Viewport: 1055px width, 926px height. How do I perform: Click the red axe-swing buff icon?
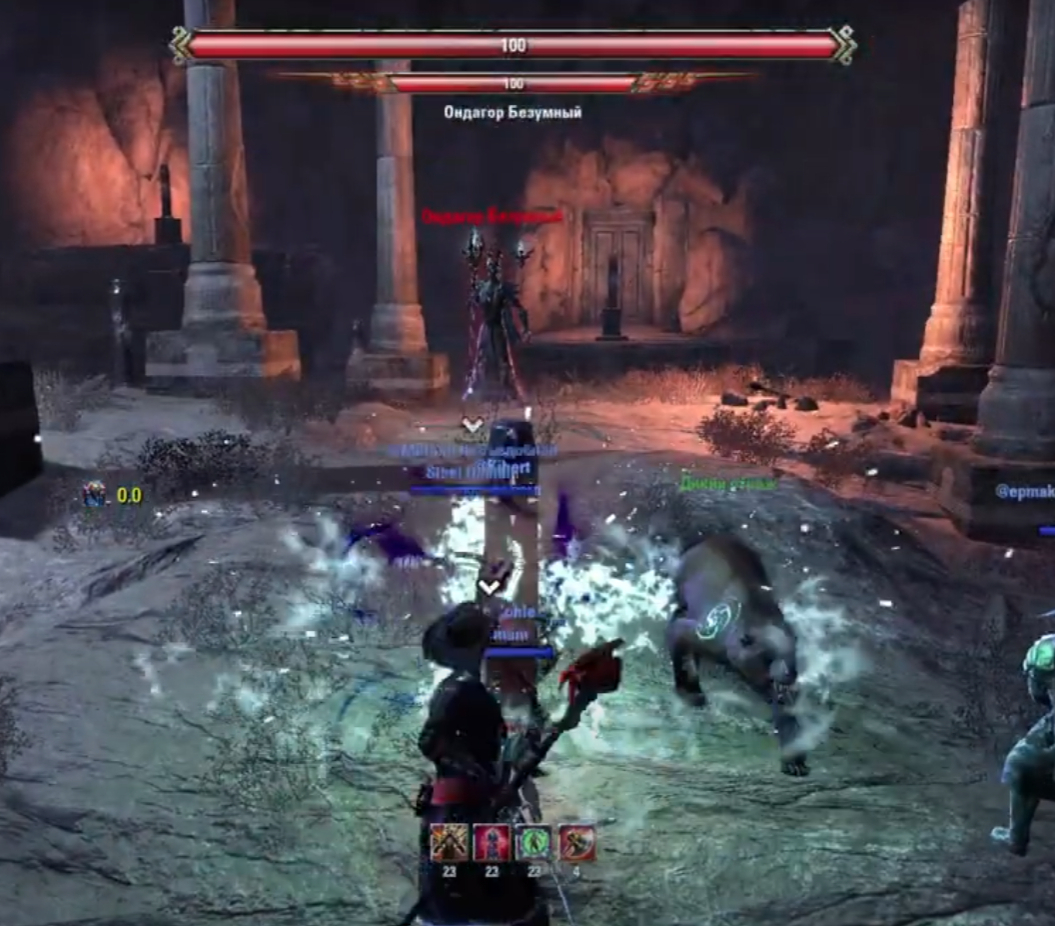click(577, 842)
